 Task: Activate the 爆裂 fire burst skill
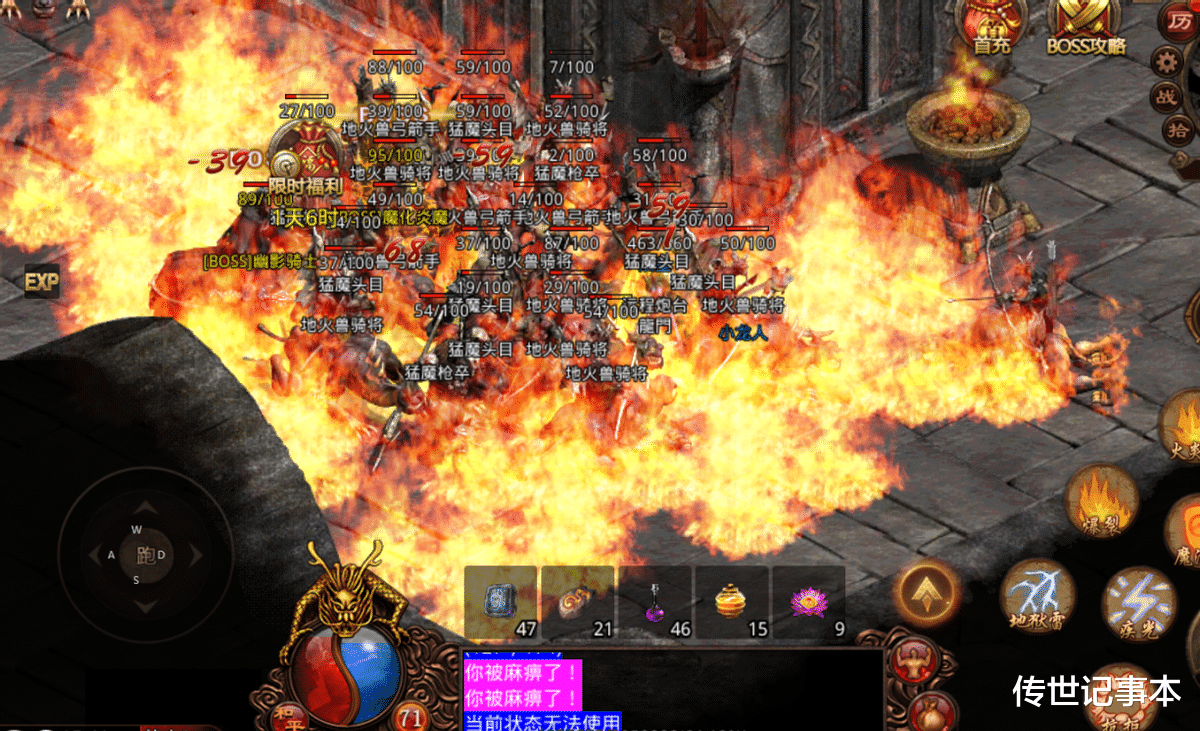point(1101,499)
